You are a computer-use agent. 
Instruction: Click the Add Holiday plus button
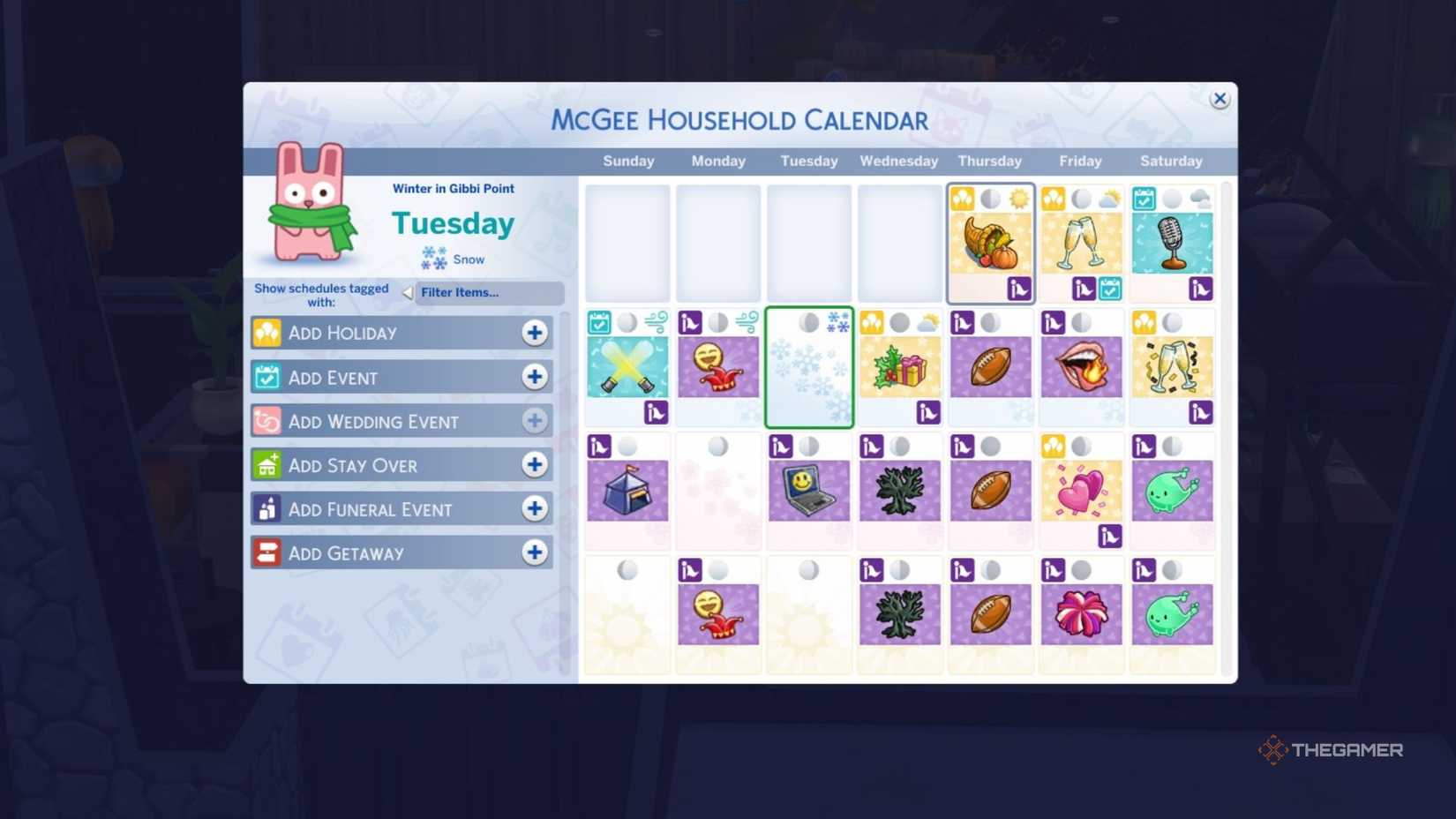pos(535,333)
